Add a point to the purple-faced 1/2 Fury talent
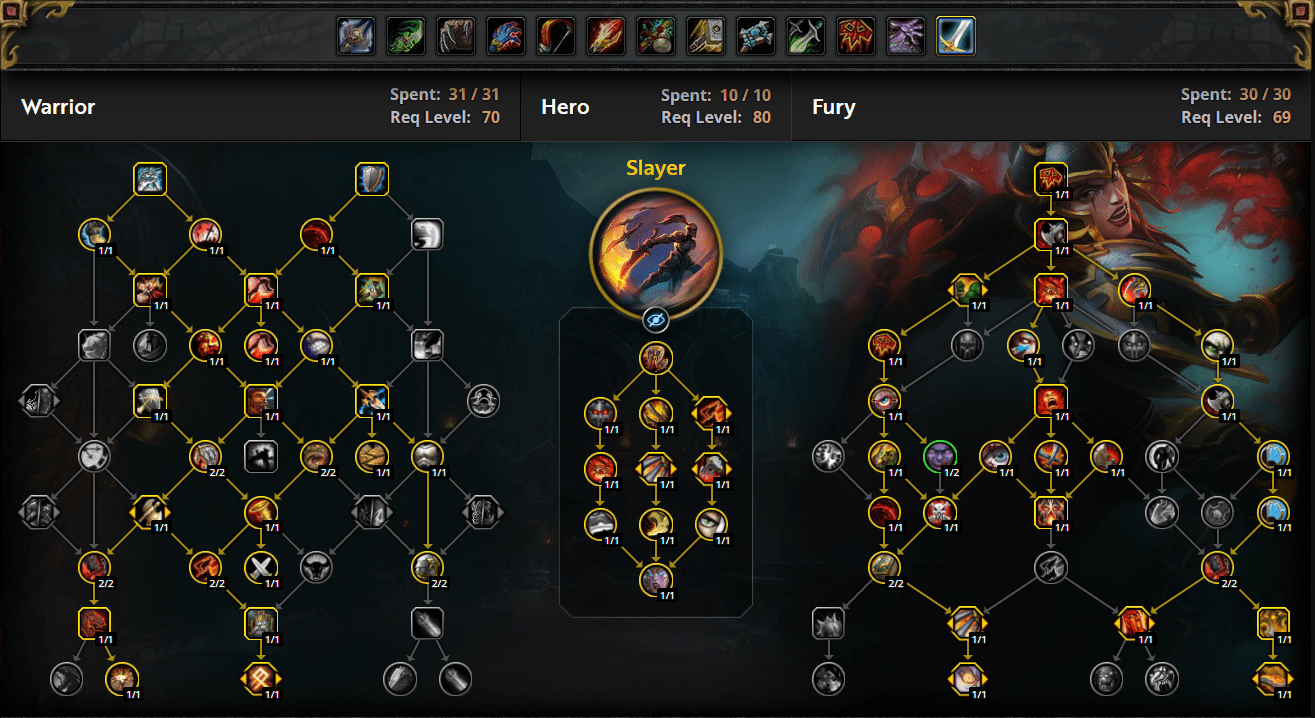The image size is (1315, 718). tap(939, 456)
